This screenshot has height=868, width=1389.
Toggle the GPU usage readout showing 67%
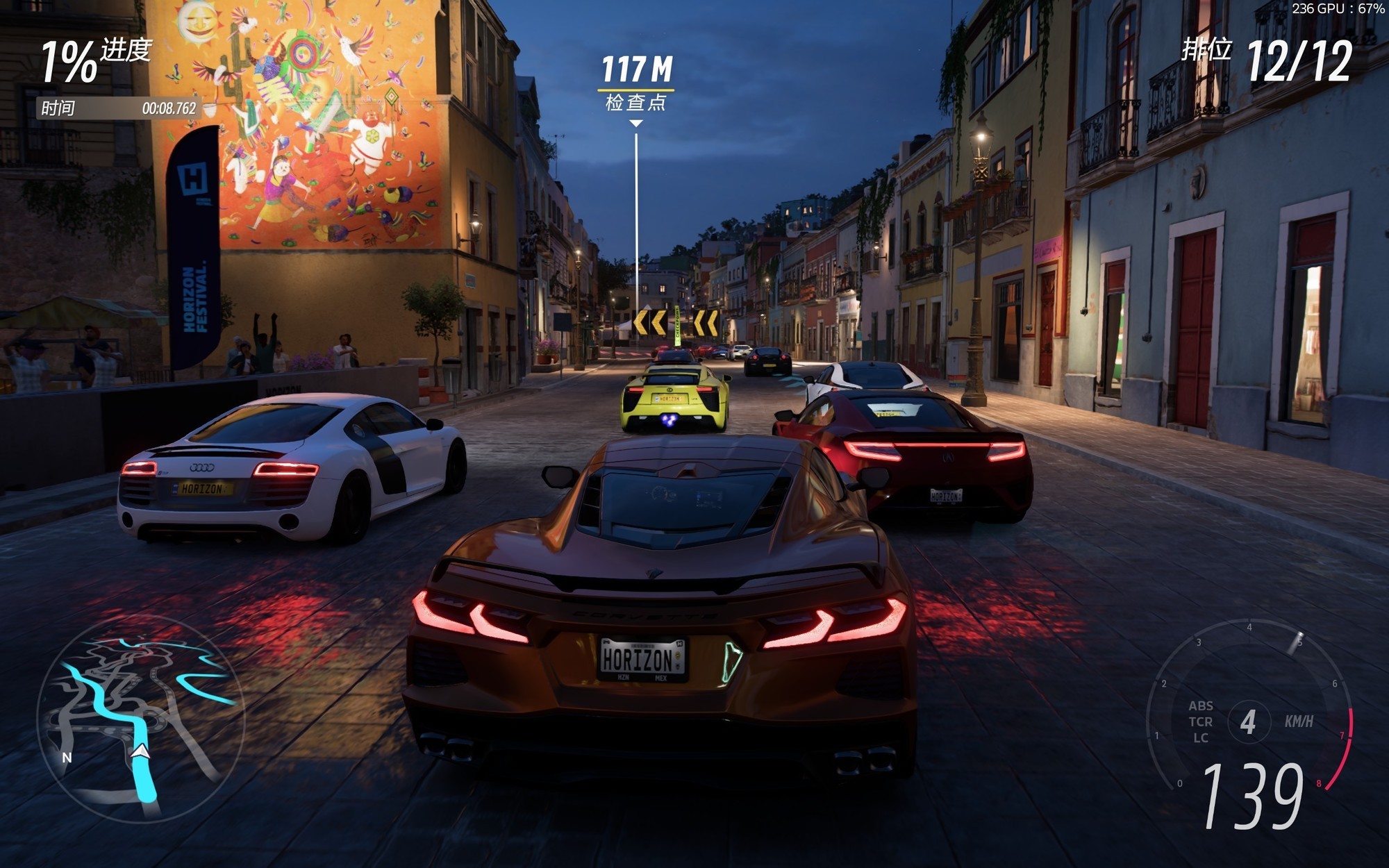click(1340, 8)
